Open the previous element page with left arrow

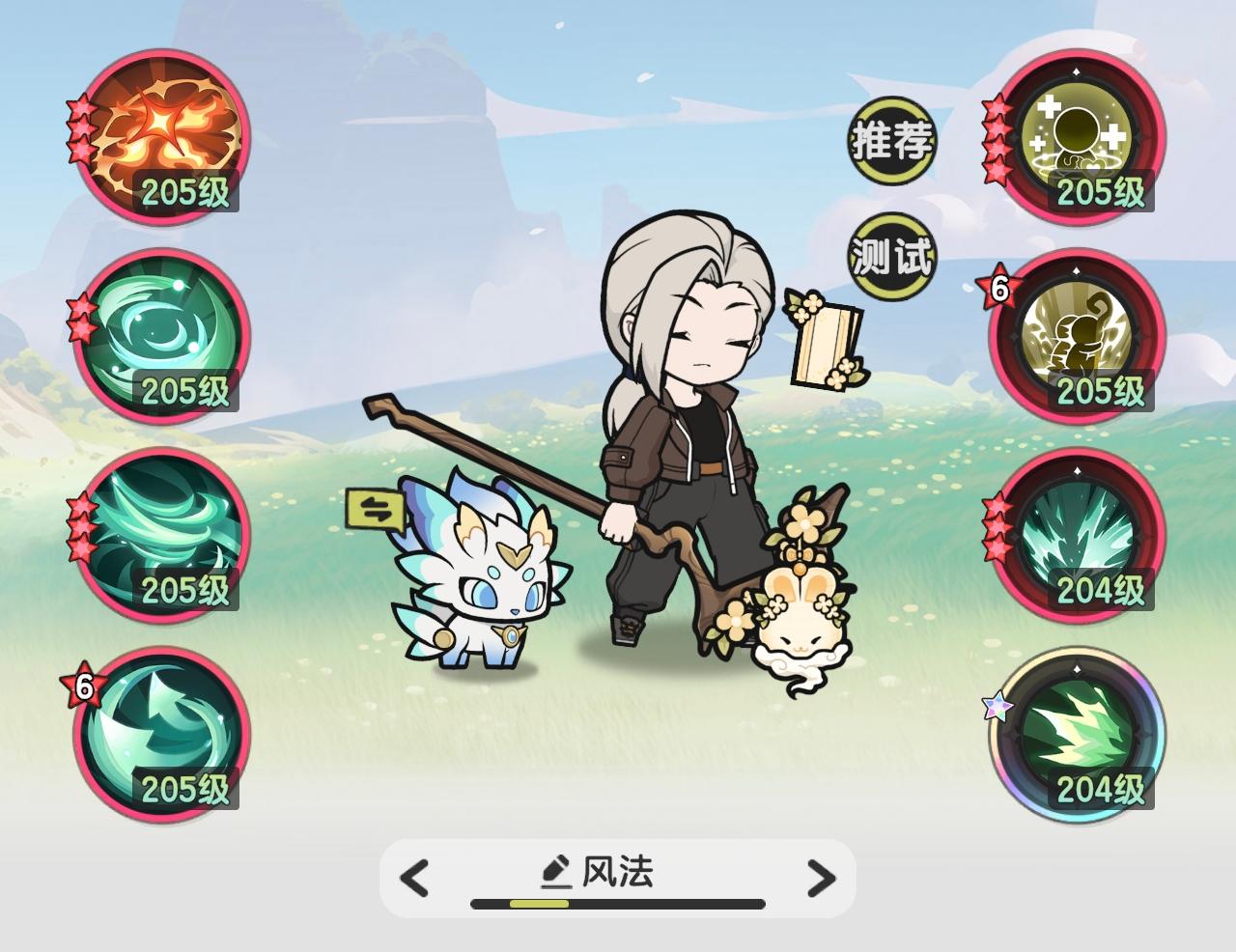click(x=413, y=879)
